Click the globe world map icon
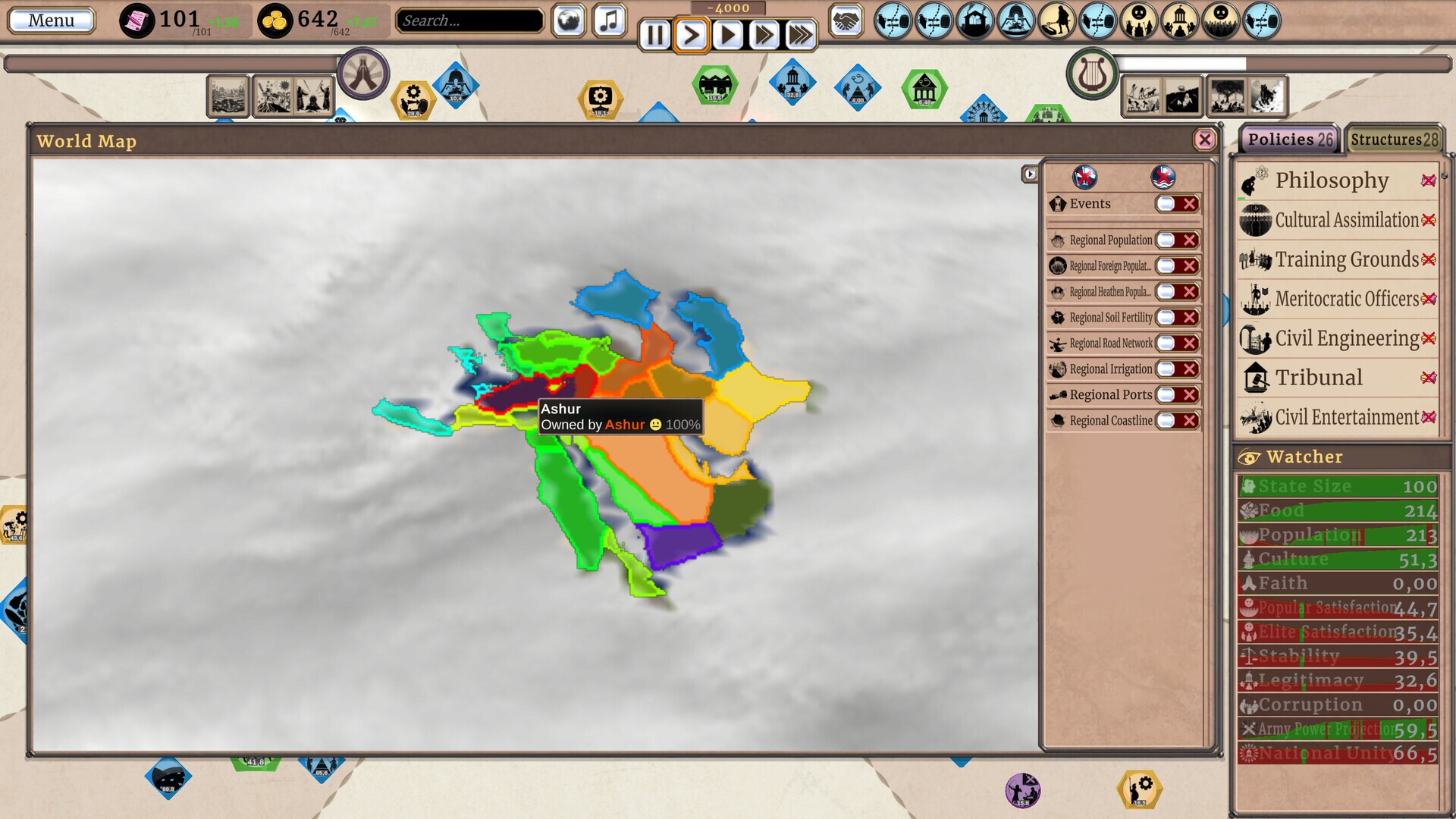The image size is (1456, 819). point(569,20)
